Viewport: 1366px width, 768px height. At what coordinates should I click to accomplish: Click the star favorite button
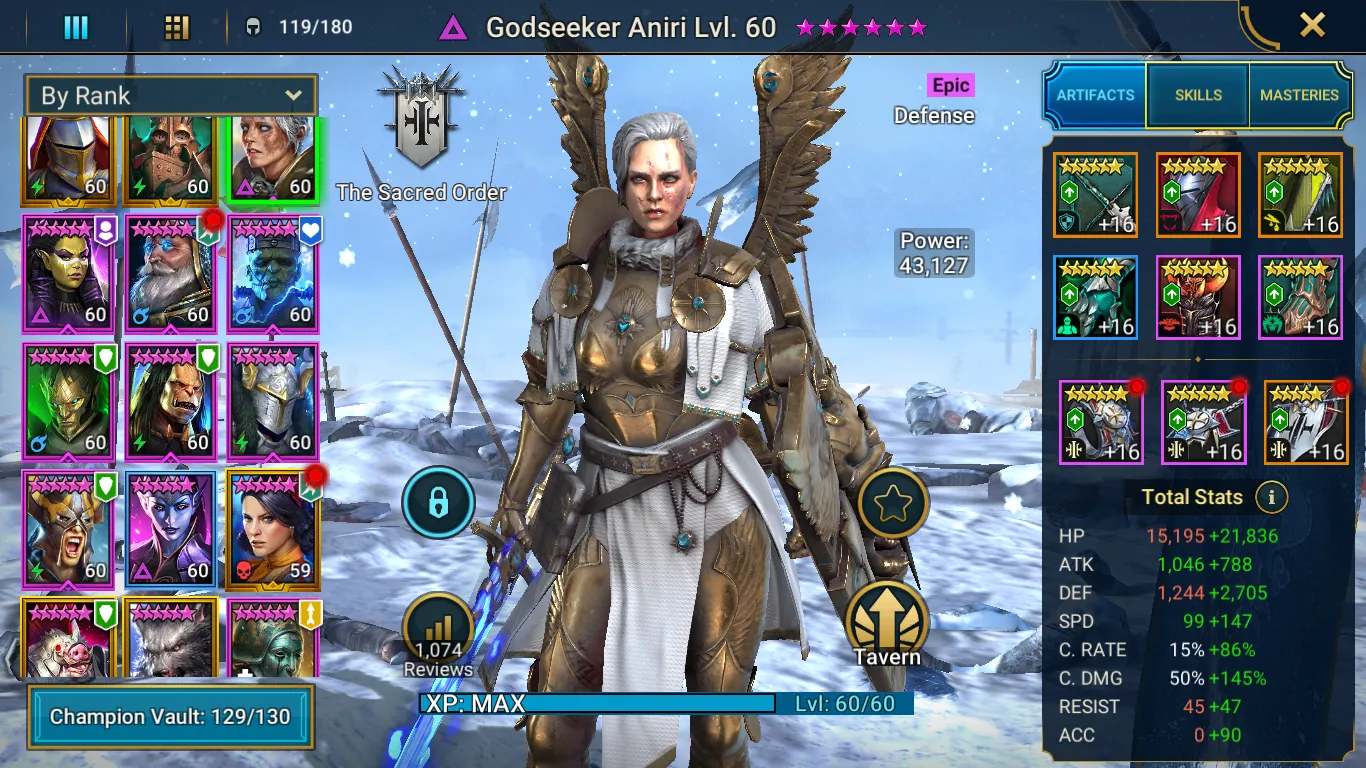click(892, 504)
